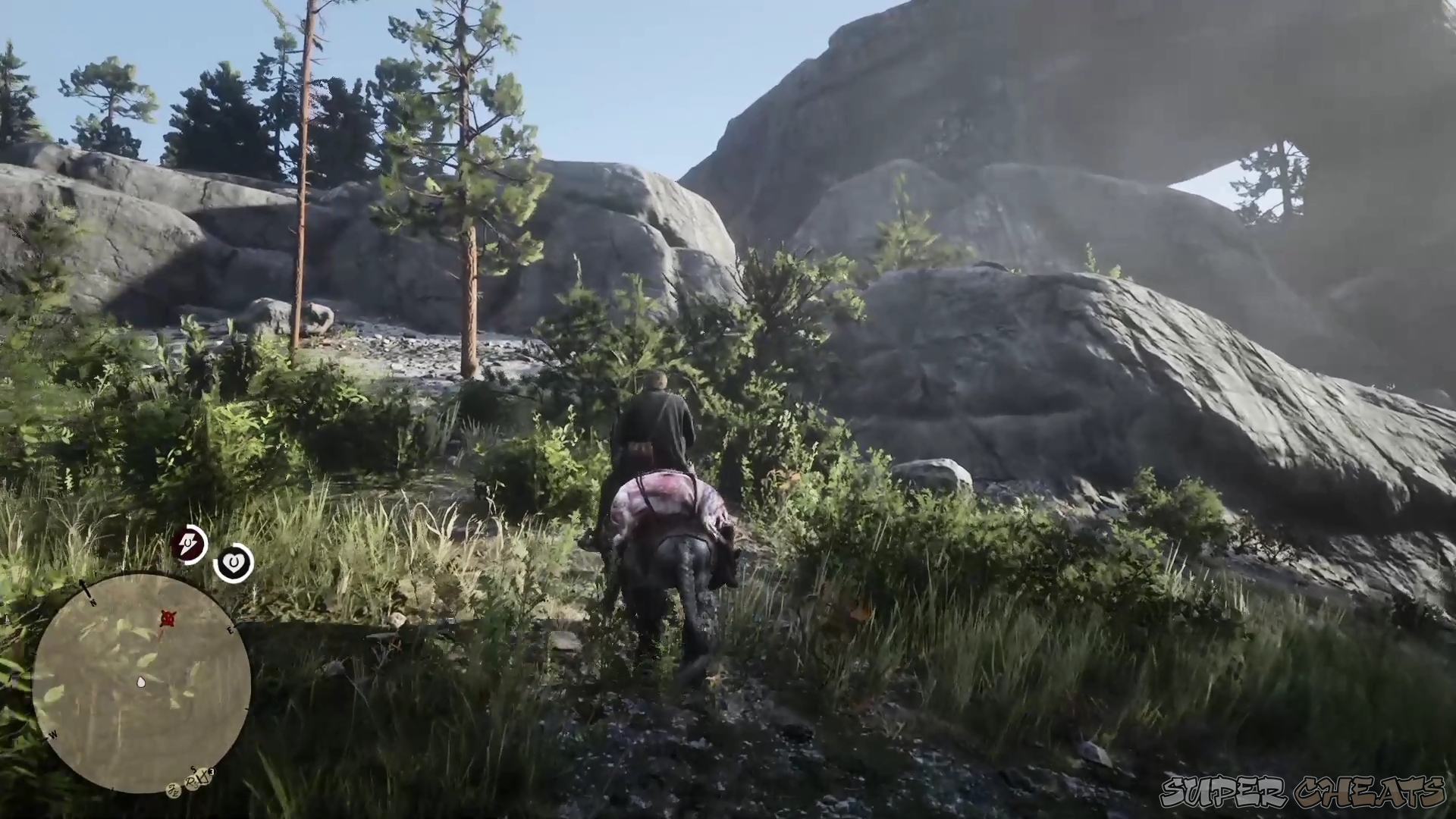The width and height of the screenshot is (1456, 819).
Task: Select the letter E on the compass ring
Action: pos(230,630)
